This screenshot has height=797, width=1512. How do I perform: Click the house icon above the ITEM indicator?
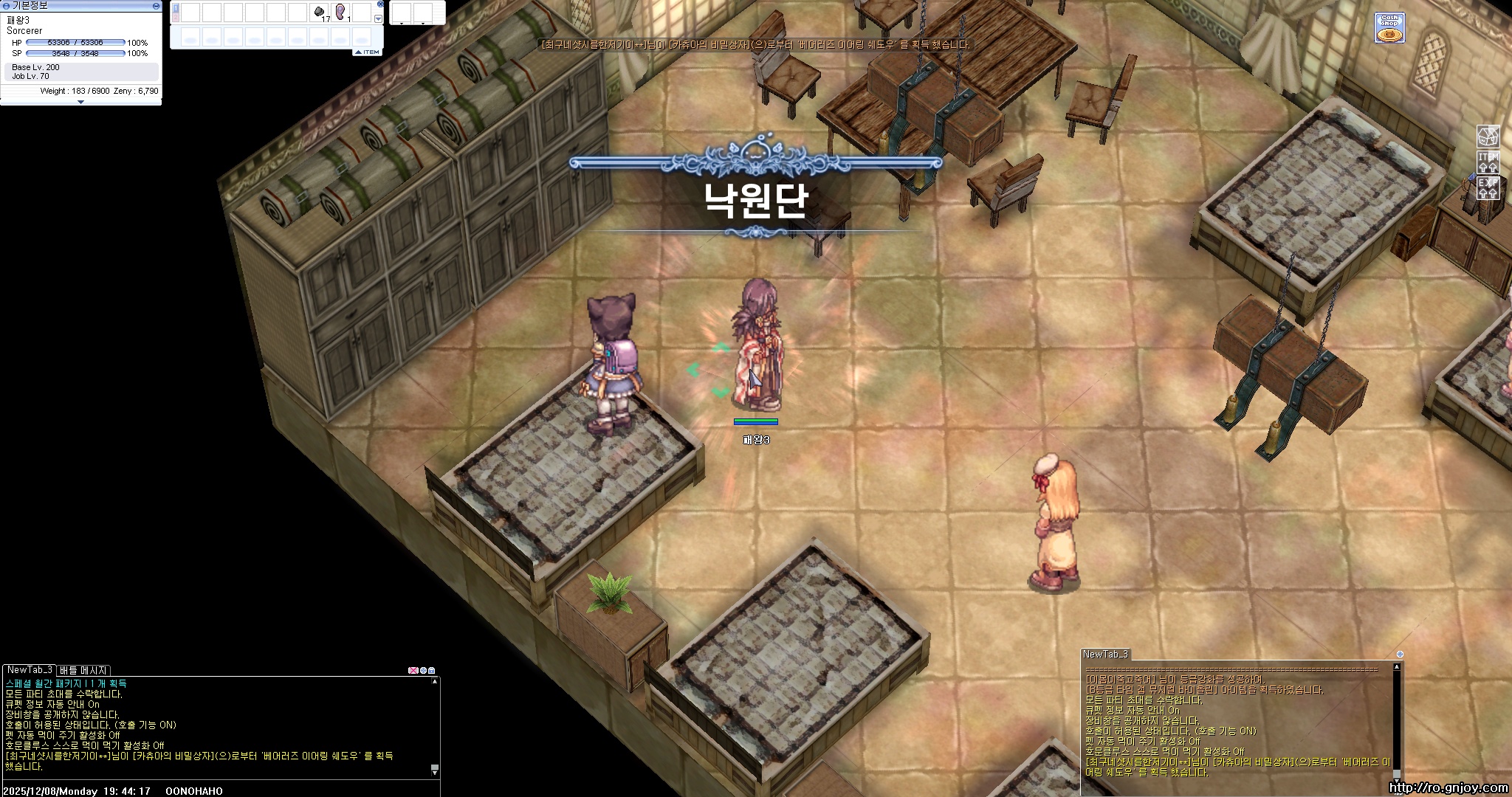(1488, 138)
